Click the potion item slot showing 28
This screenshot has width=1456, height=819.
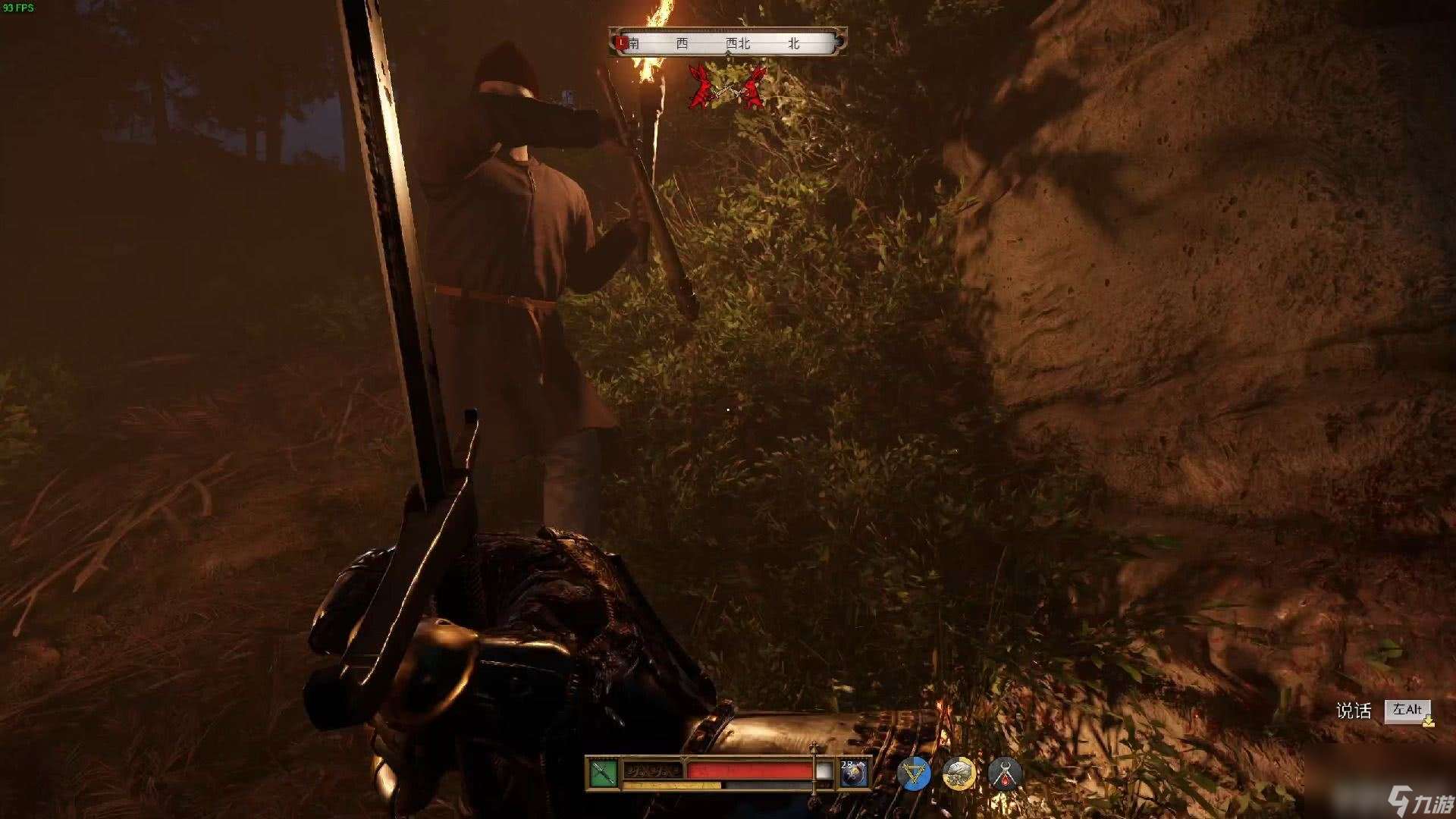pyautogui.click(x=853, y=773)
